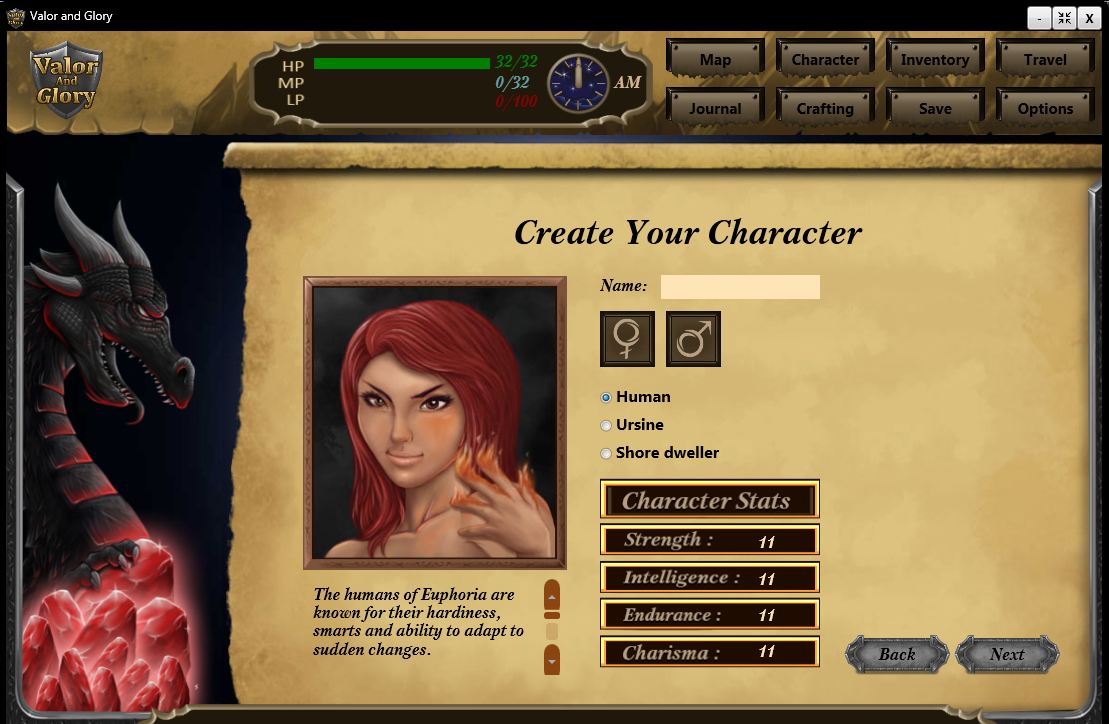The image size is (1109, 724).
Task: Open the Crafting menu
Action: pos(825,108)
